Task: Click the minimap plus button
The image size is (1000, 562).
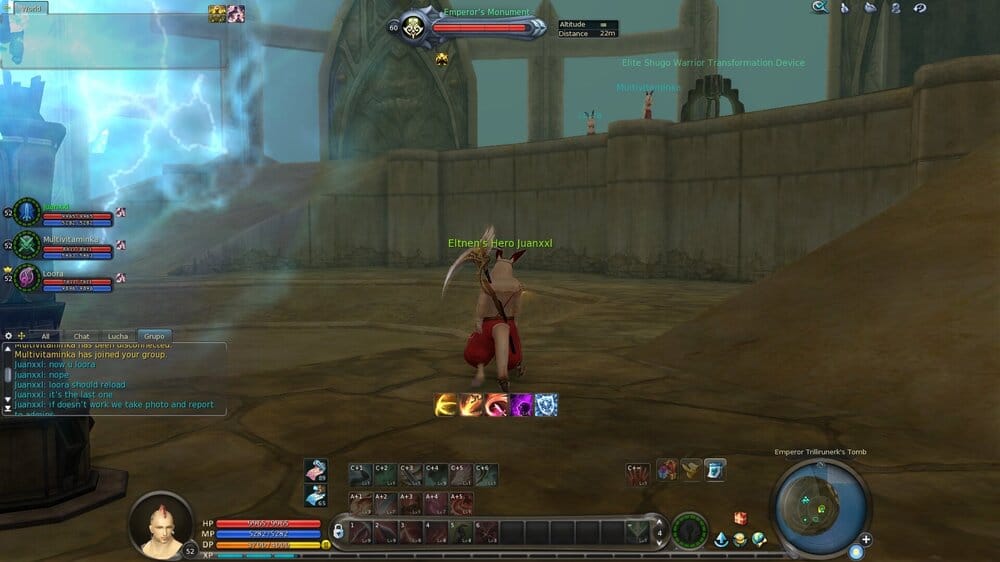Action: coord(866,540)
